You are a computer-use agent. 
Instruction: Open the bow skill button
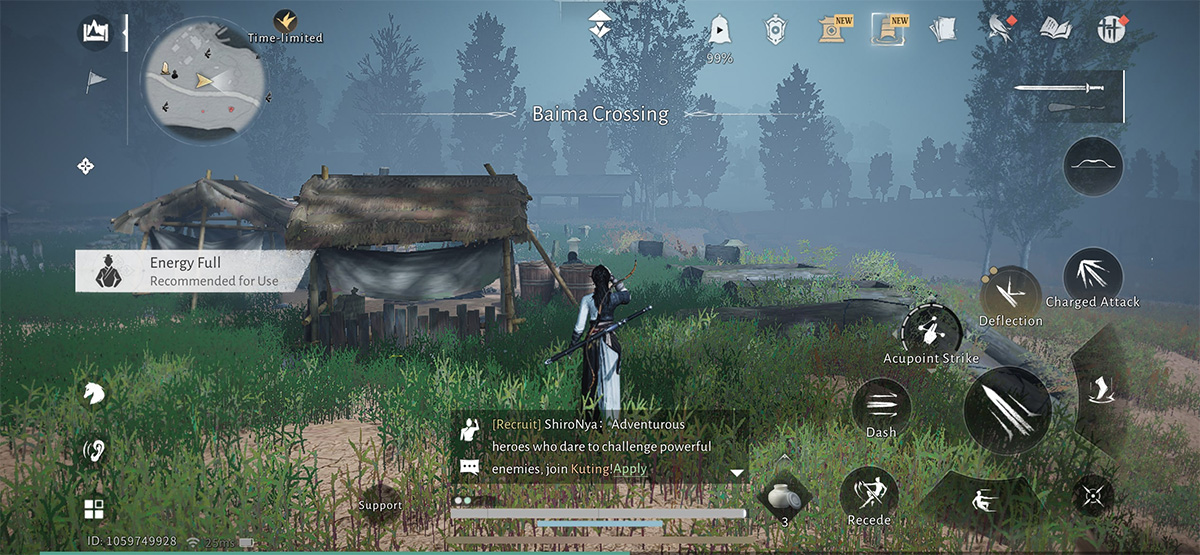click(1092, 165)
